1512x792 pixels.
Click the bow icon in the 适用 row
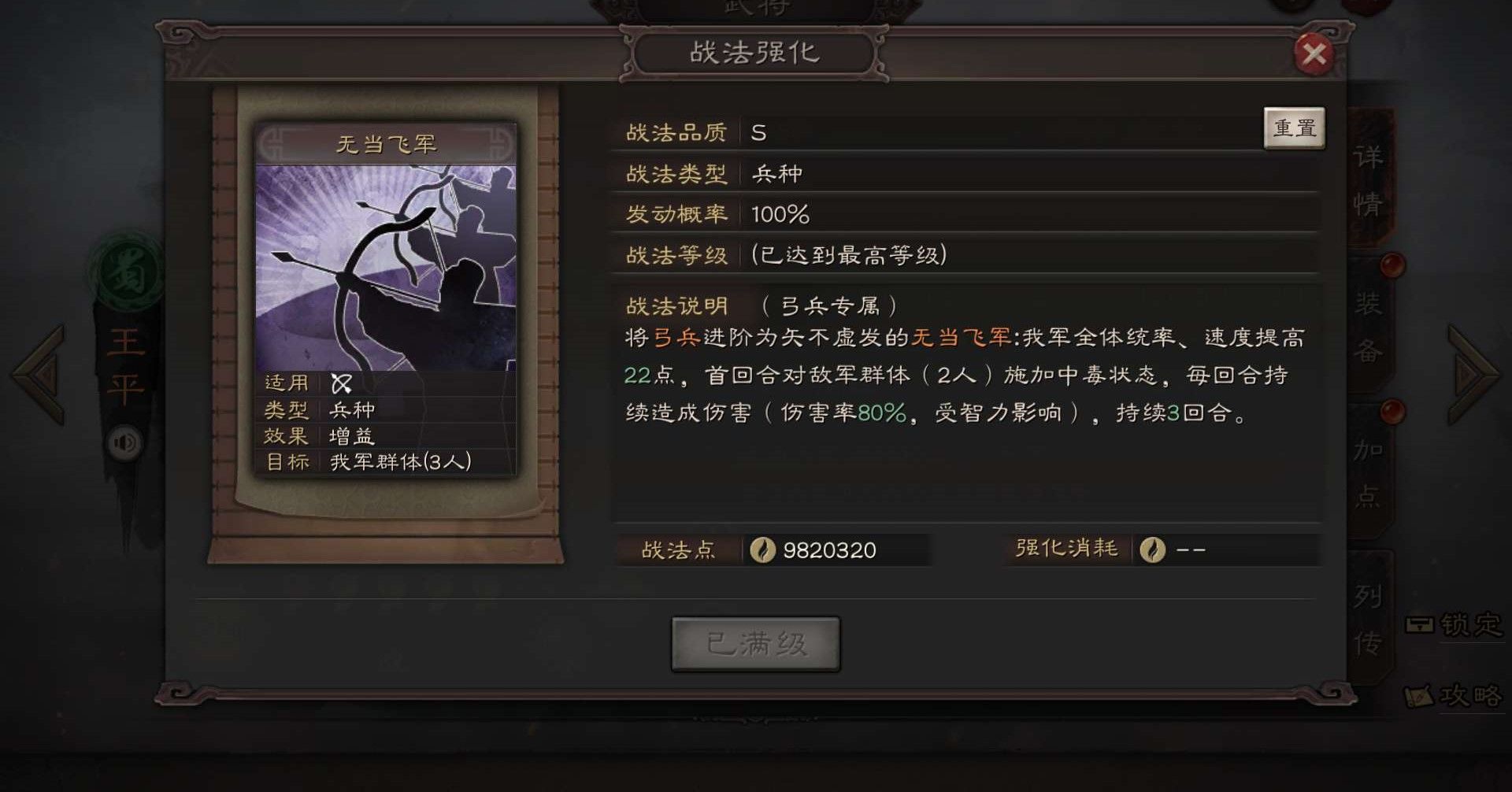pyautogui.click(x=340, y=383)
